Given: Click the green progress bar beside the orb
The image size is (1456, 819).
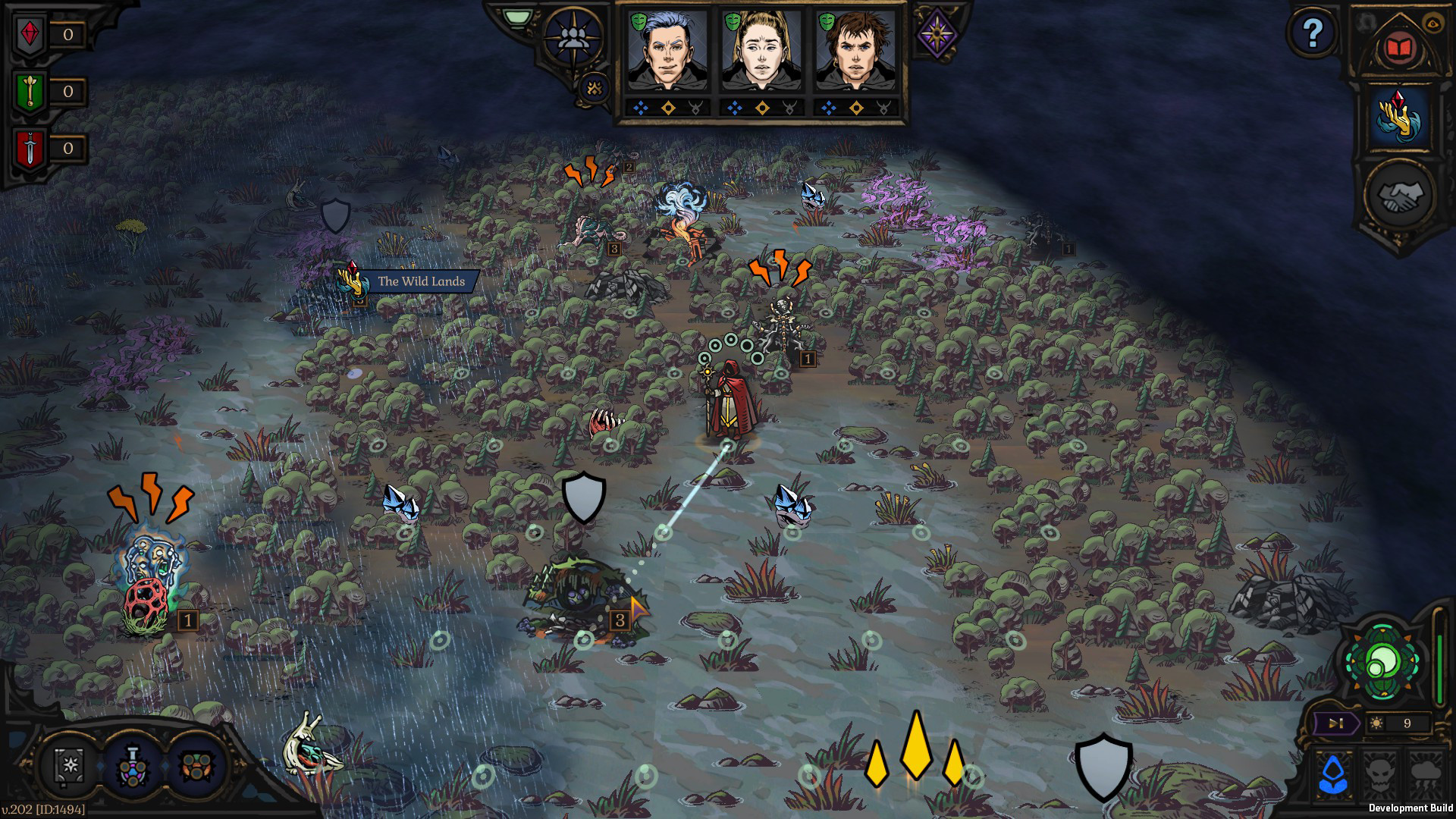Looking at the screenshot, I should click(1439, 667).
